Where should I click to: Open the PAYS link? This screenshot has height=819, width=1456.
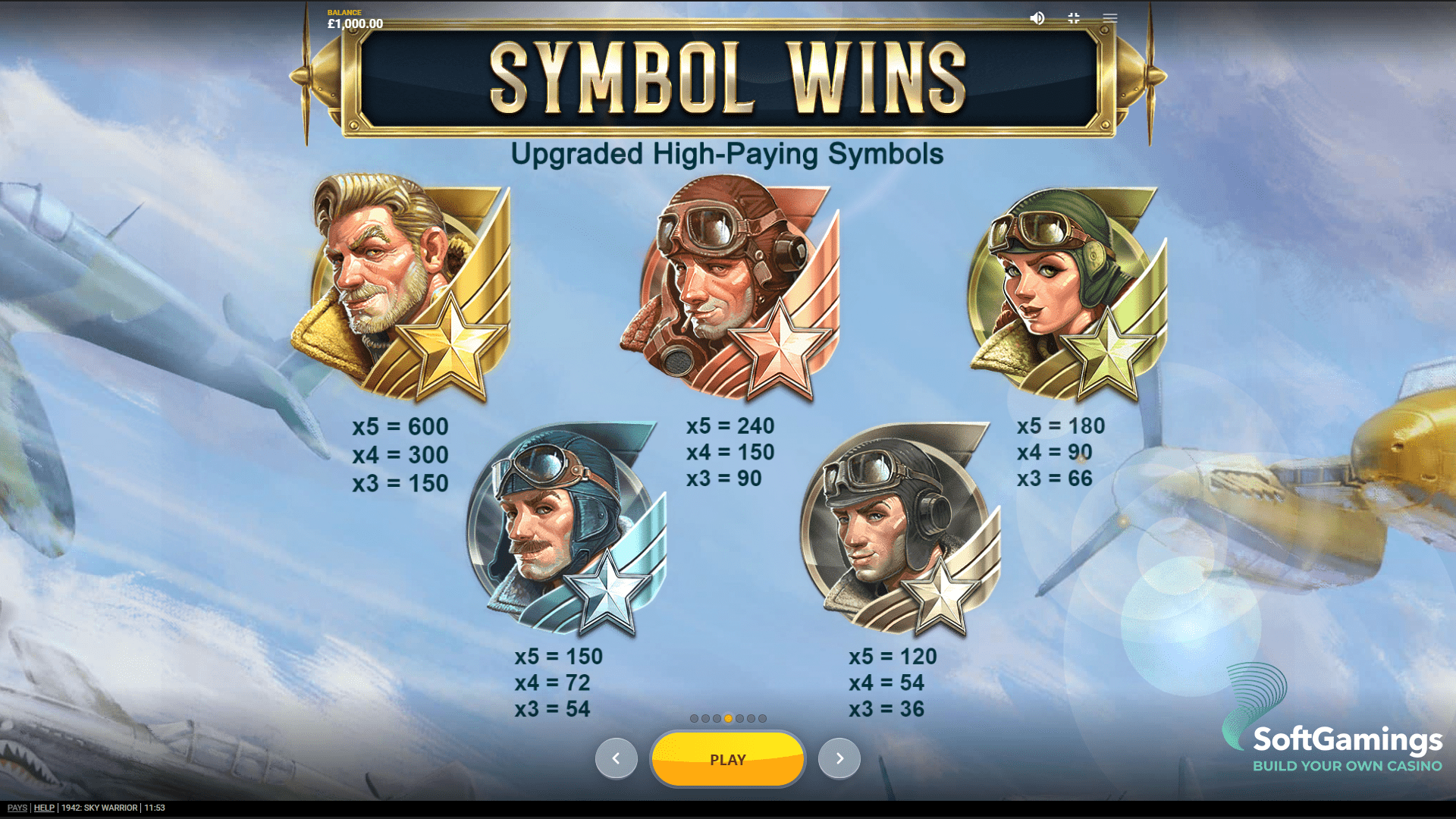pyautogui.click(x=17, y=808)
